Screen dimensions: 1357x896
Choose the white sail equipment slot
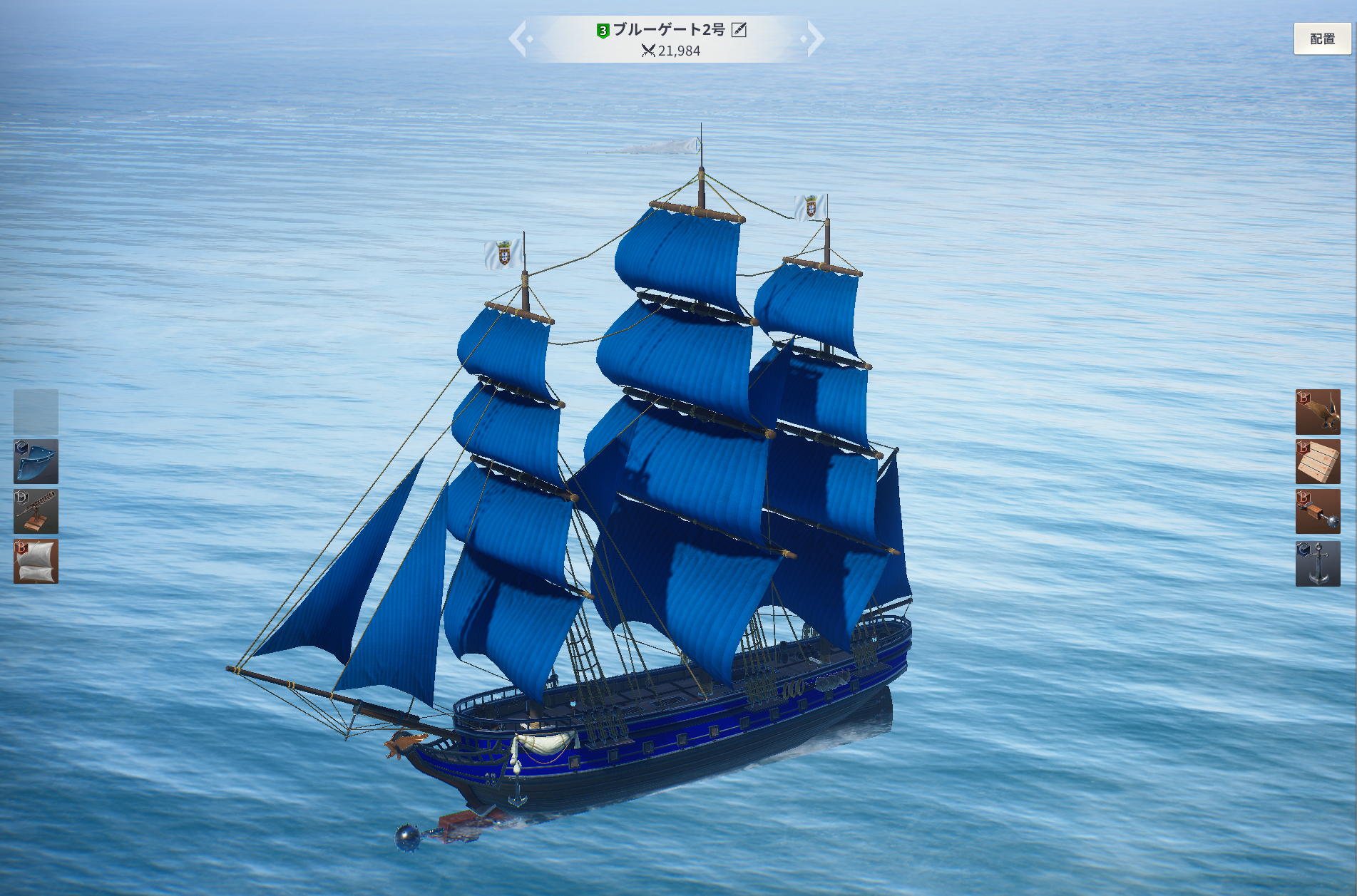coord(36,562)
